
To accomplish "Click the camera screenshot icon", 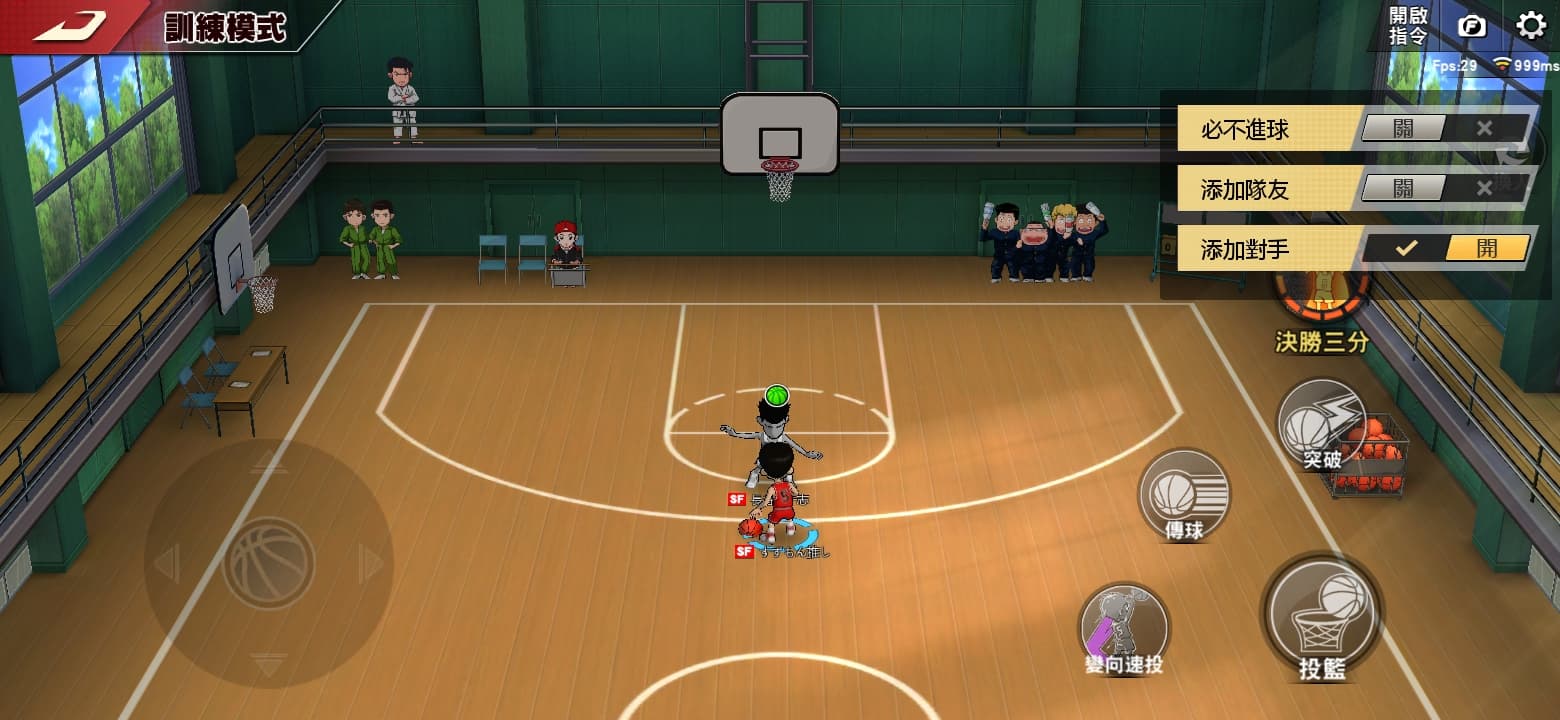I will click(x=1472, y=26).
